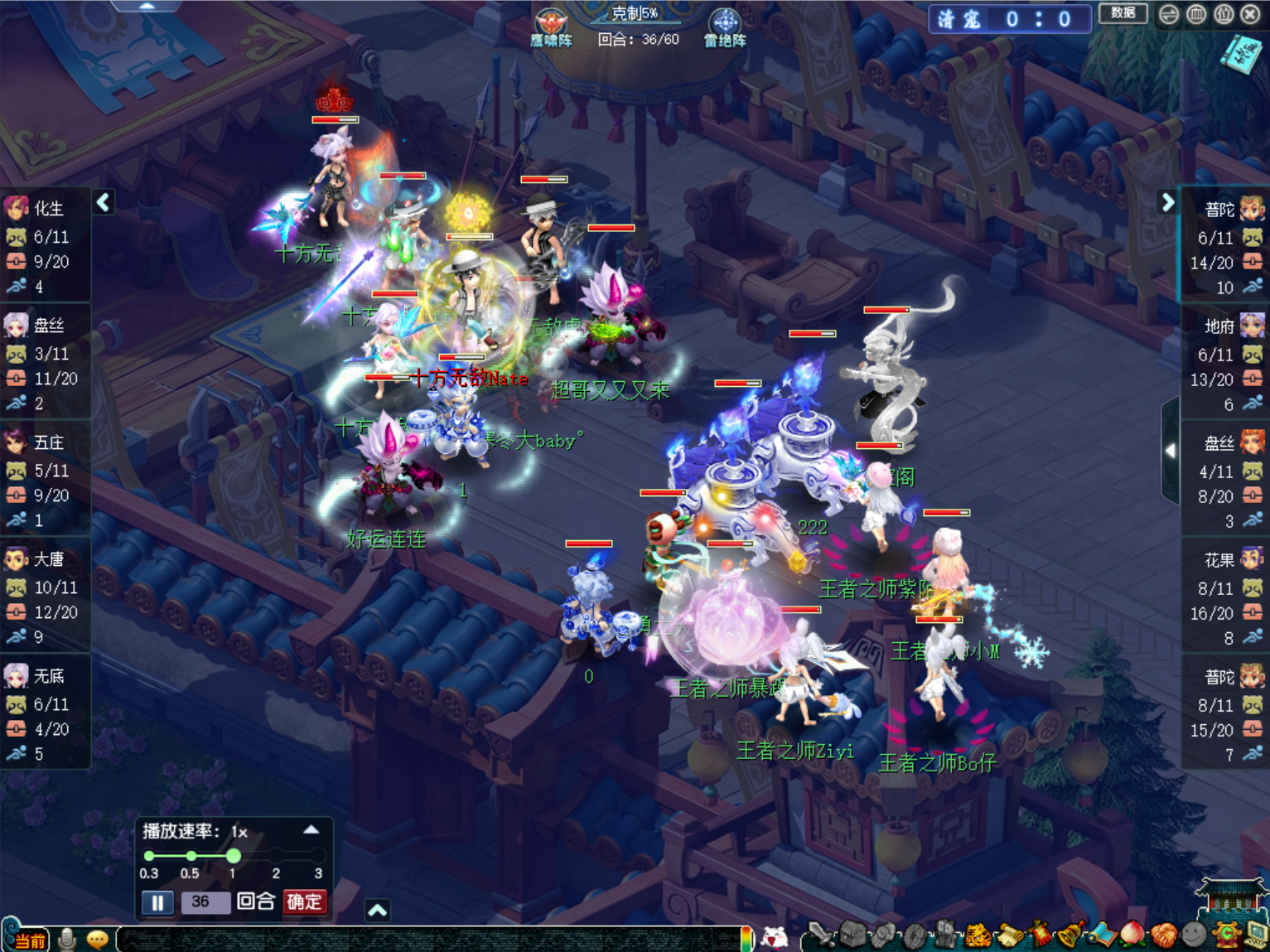This screenshot has height=952, width=1270.
Task: Open the cyan book icon
Action: 1239,55
